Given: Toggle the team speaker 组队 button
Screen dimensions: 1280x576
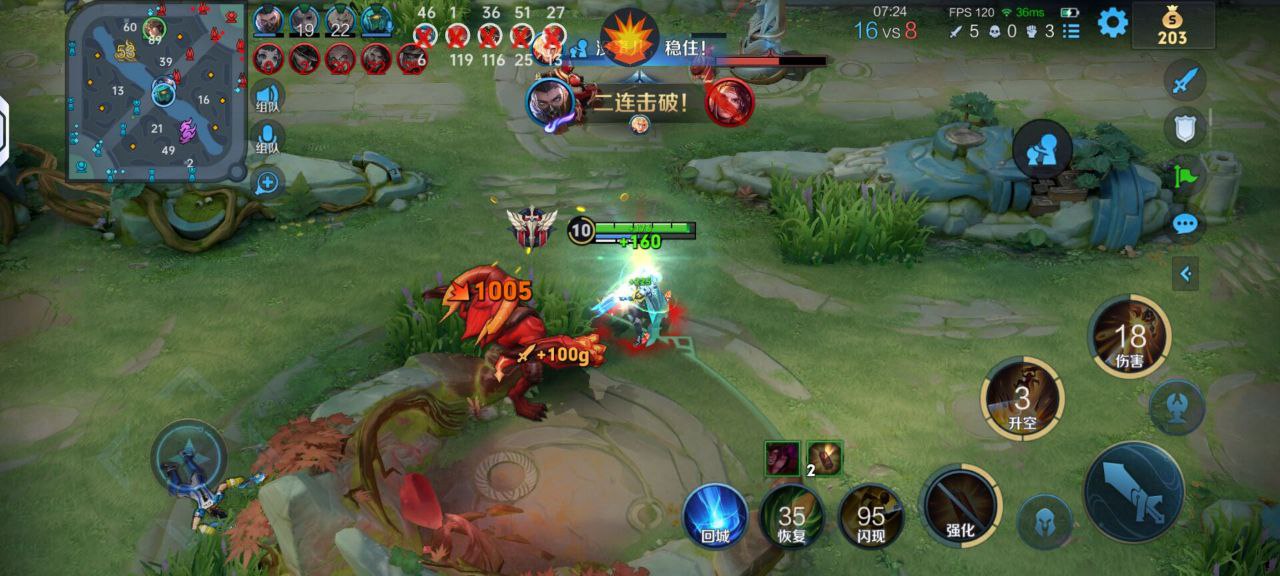Looking at the screenshot, I should tap(267, 95).
